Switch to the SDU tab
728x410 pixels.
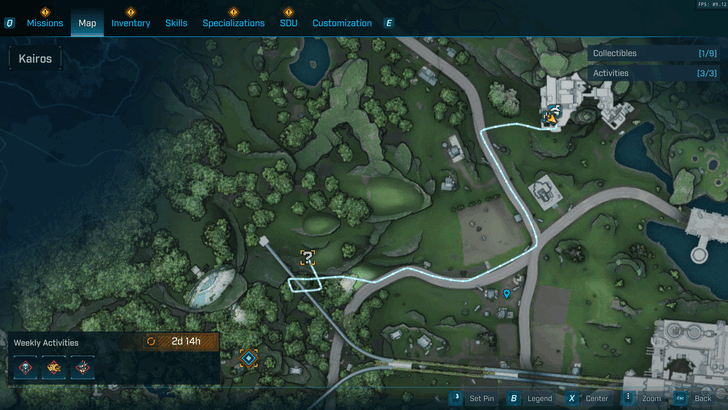288,23
